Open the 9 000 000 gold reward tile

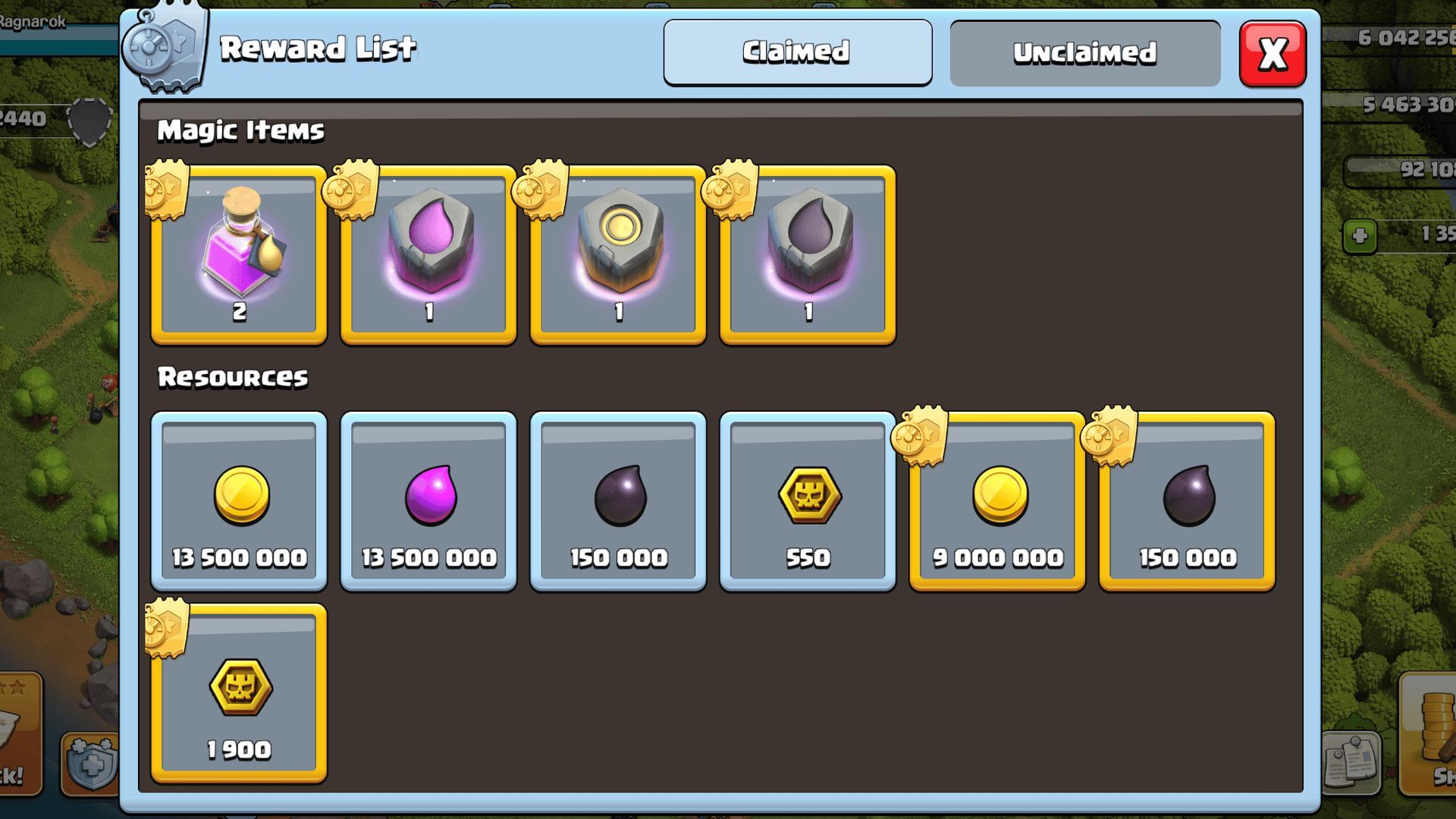(996, 500)
